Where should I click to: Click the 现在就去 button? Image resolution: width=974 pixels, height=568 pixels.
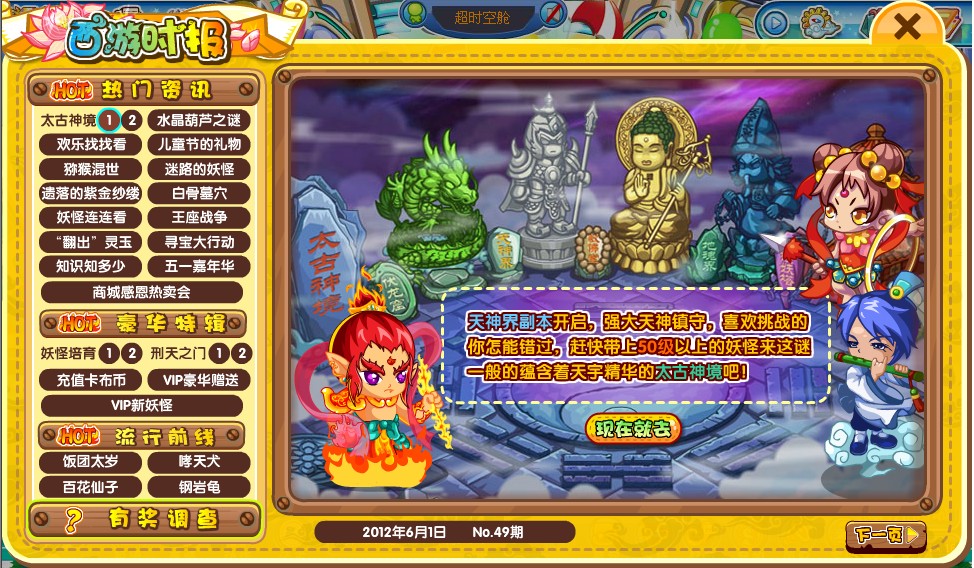633,428
